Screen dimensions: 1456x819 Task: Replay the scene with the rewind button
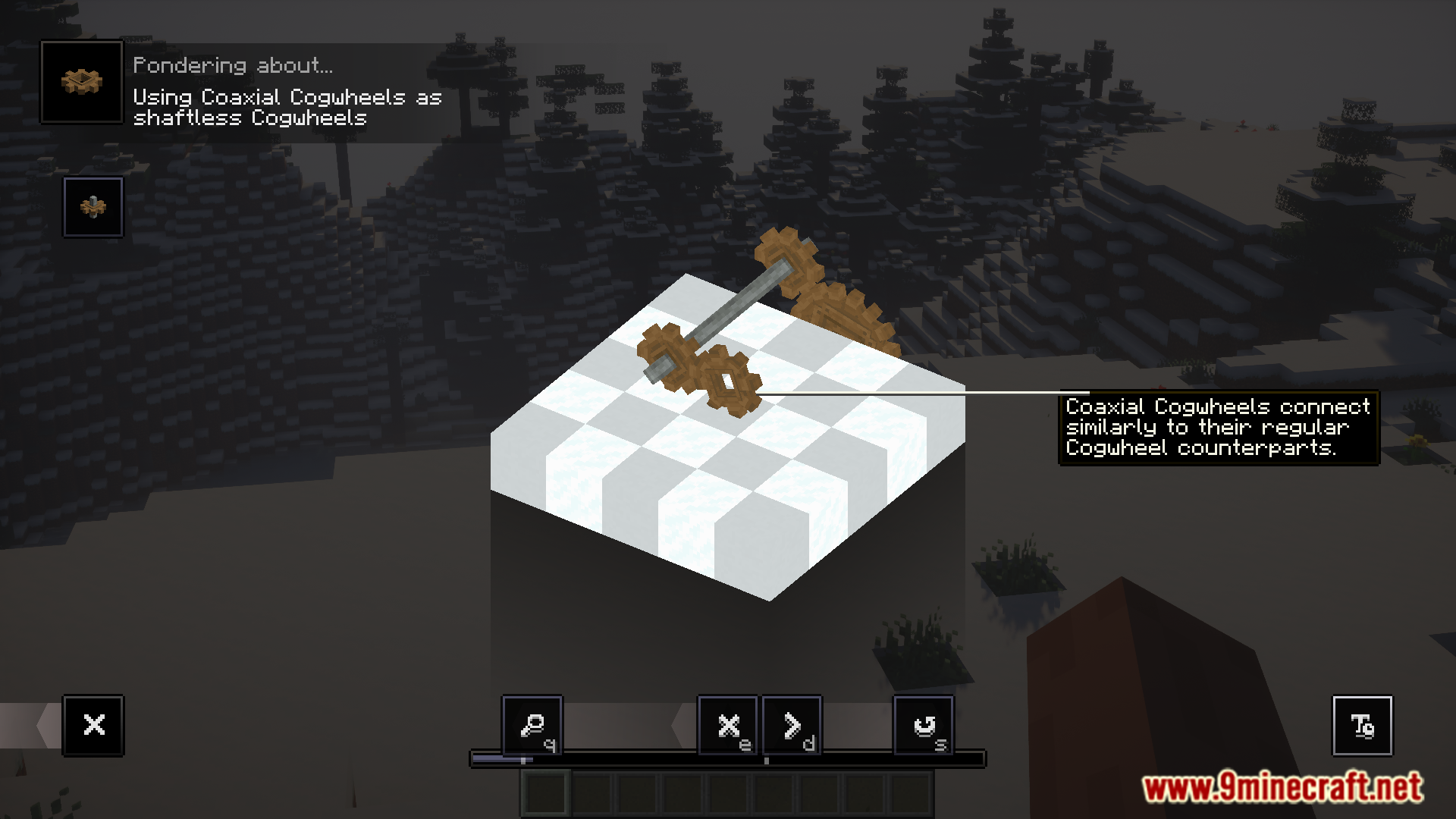click(924, 725)
